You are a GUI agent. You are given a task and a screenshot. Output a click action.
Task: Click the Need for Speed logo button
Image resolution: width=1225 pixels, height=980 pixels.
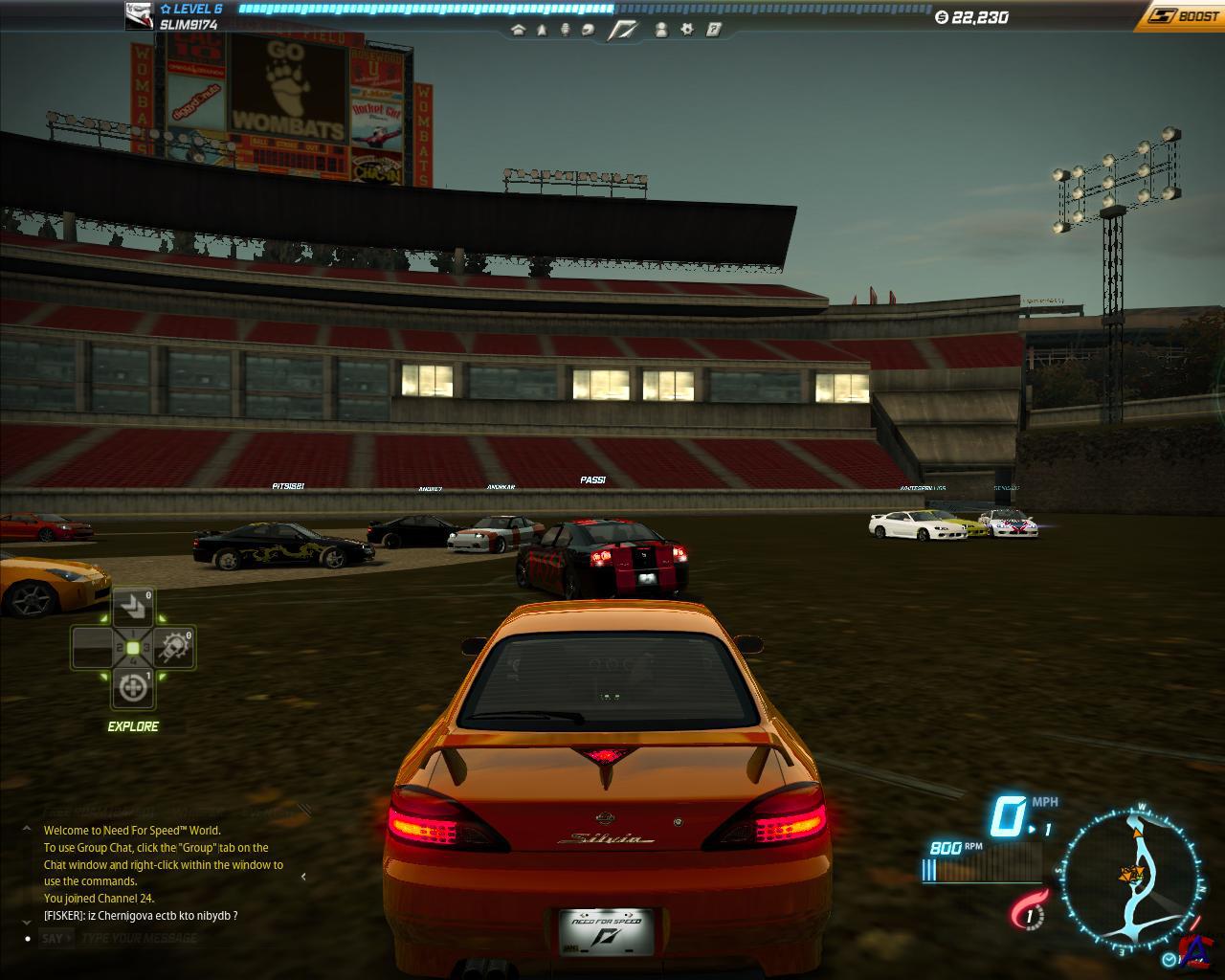[x=625, y=30]
